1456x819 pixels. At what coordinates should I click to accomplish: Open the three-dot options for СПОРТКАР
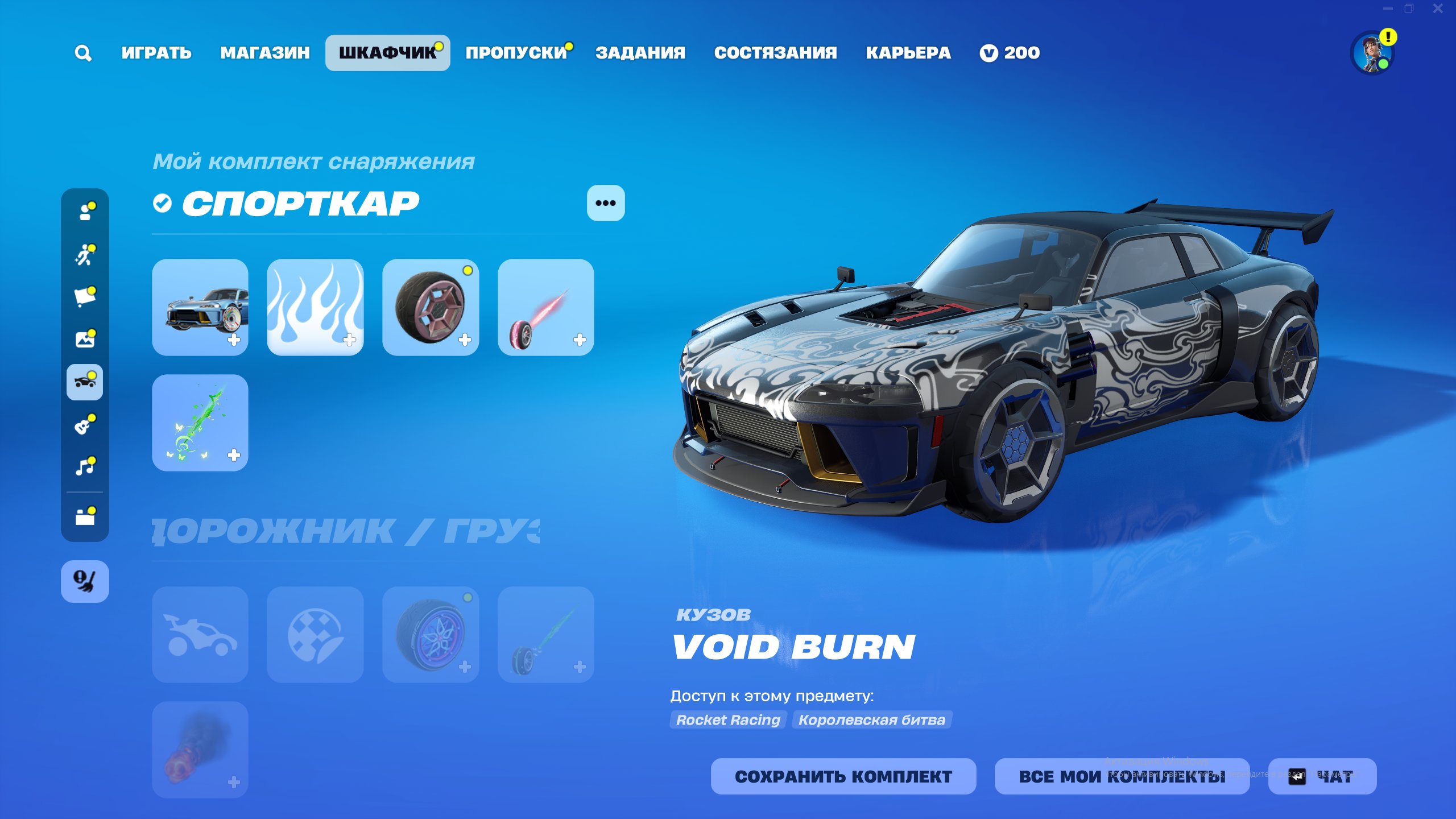606,203
